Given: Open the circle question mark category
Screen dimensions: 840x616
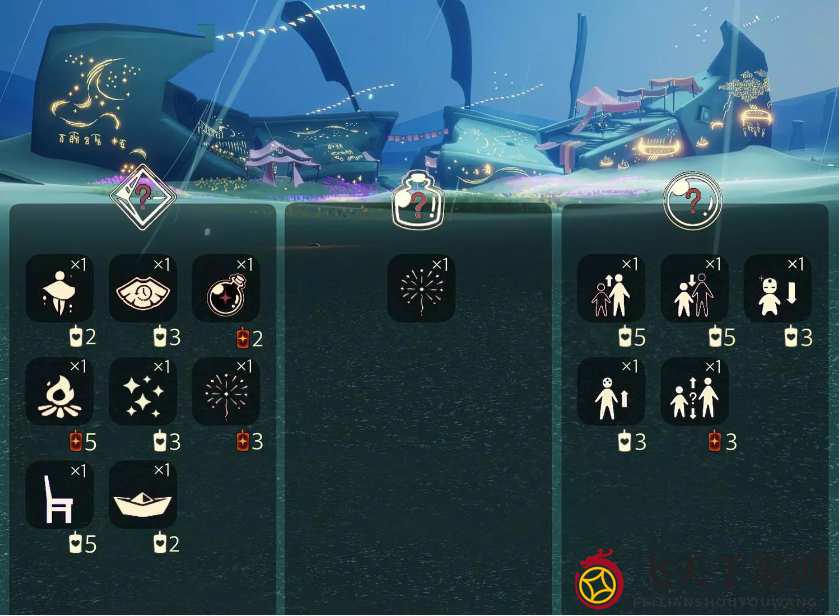Looking at the screenshot, I should pos(693,201).
